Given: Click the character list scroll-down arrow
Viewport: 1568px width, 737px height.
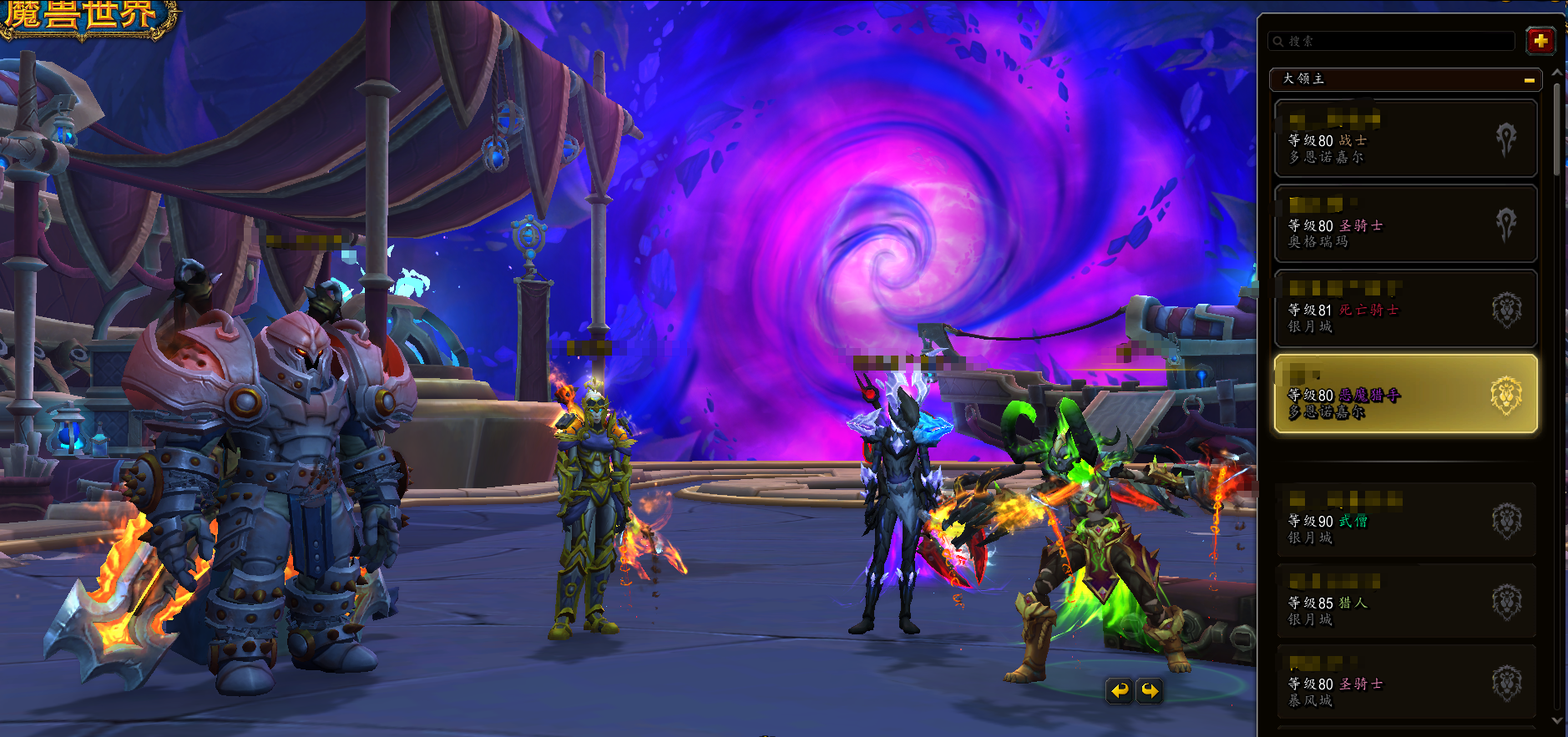Looking at the screenshot, I should pyautogui.click(x=1557, y=720).
